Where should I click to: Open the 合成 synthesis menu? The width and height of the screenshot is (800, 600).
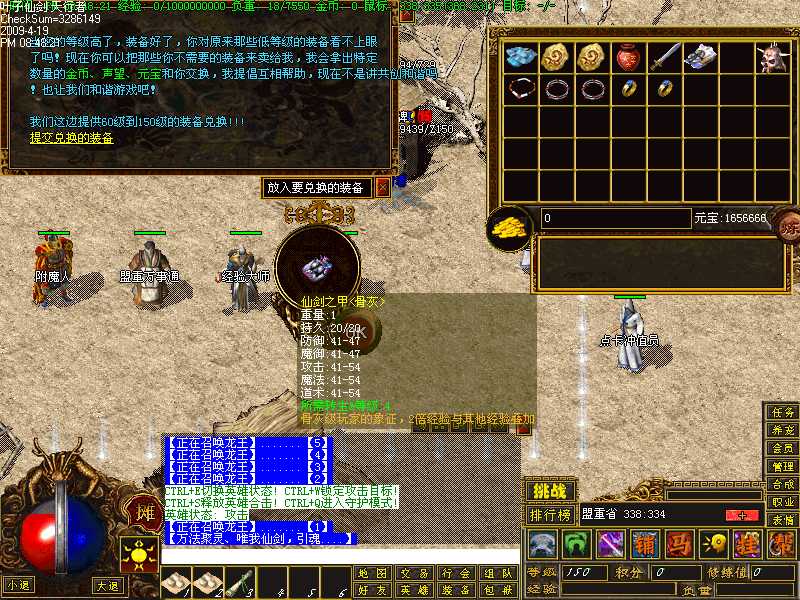point(782,484)
